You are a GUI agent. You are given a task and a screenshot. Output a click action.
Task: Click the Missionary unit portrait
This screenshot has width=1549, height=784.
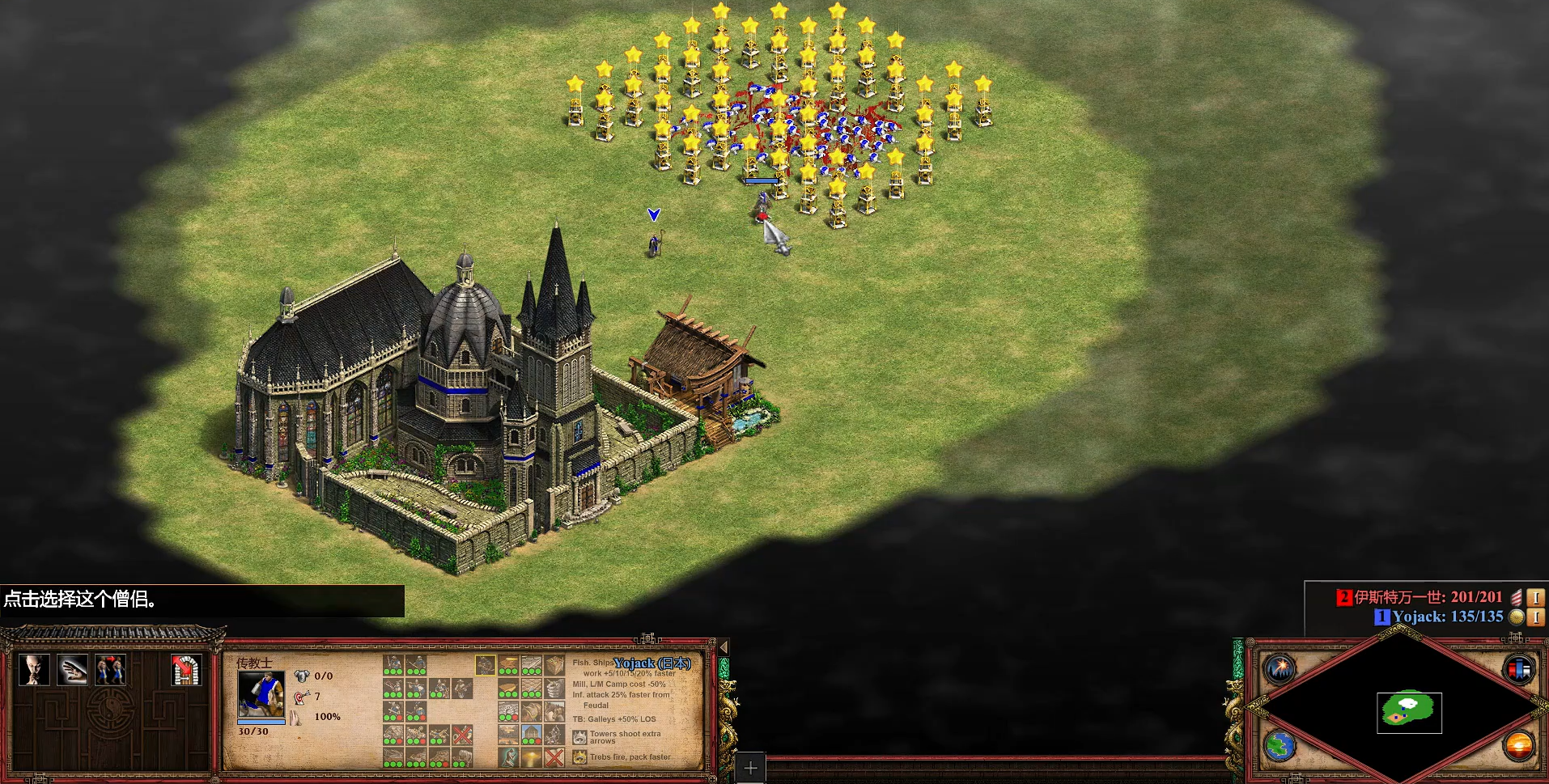click(261, 694)
